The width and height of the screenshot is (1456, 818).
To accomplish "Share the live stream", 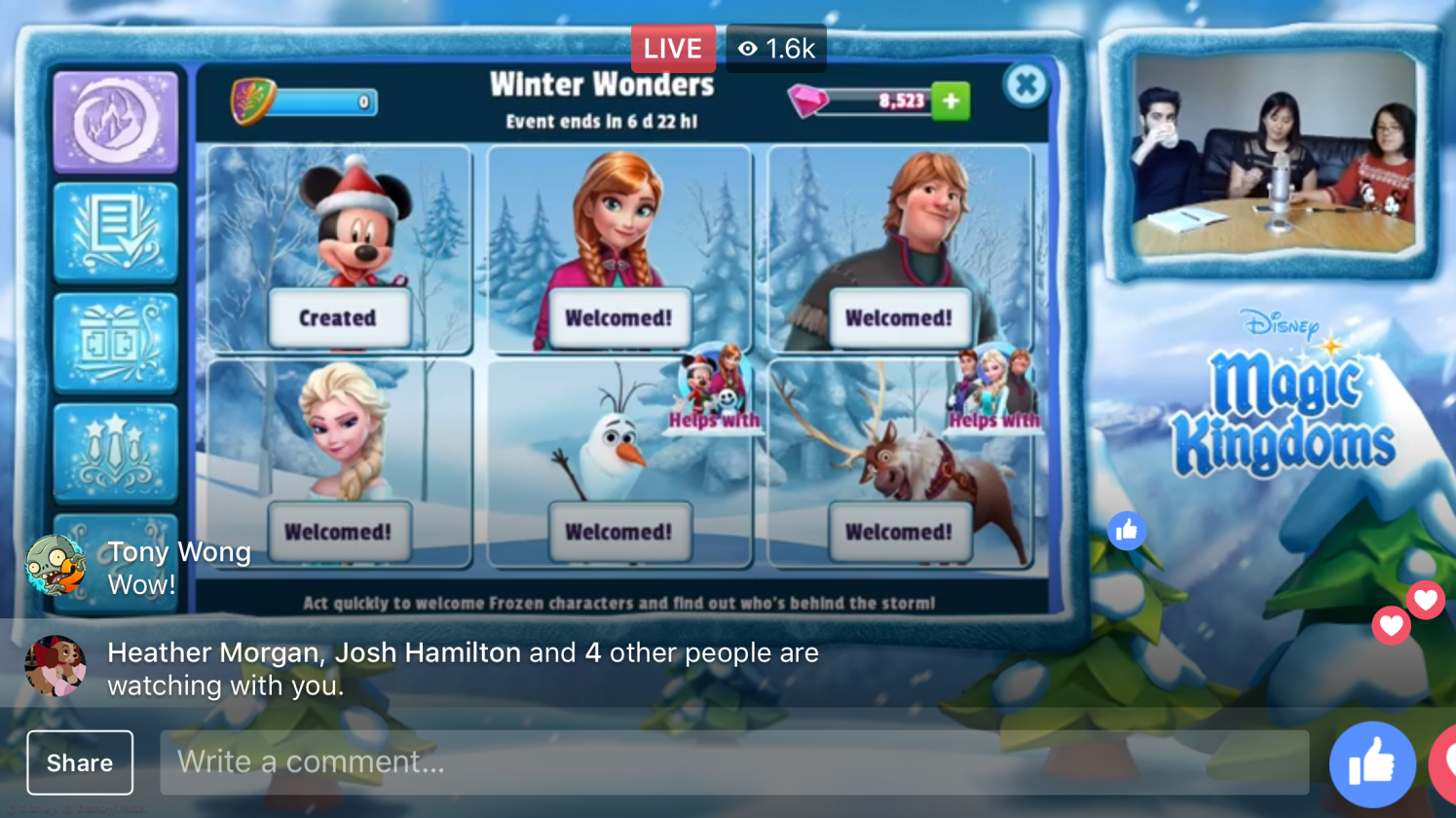I will (80, 762).
